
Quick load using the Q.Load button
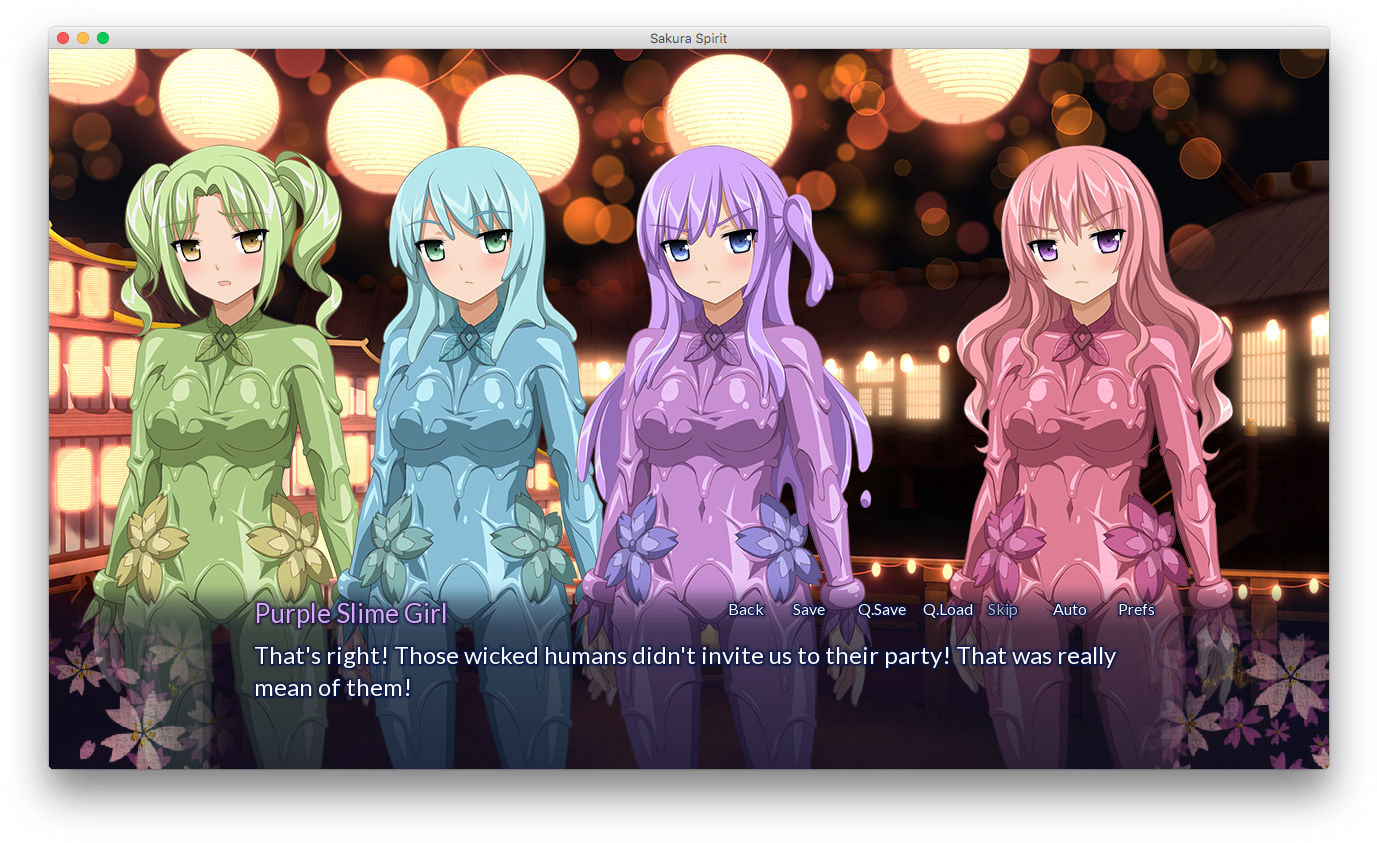pos(947,610)
